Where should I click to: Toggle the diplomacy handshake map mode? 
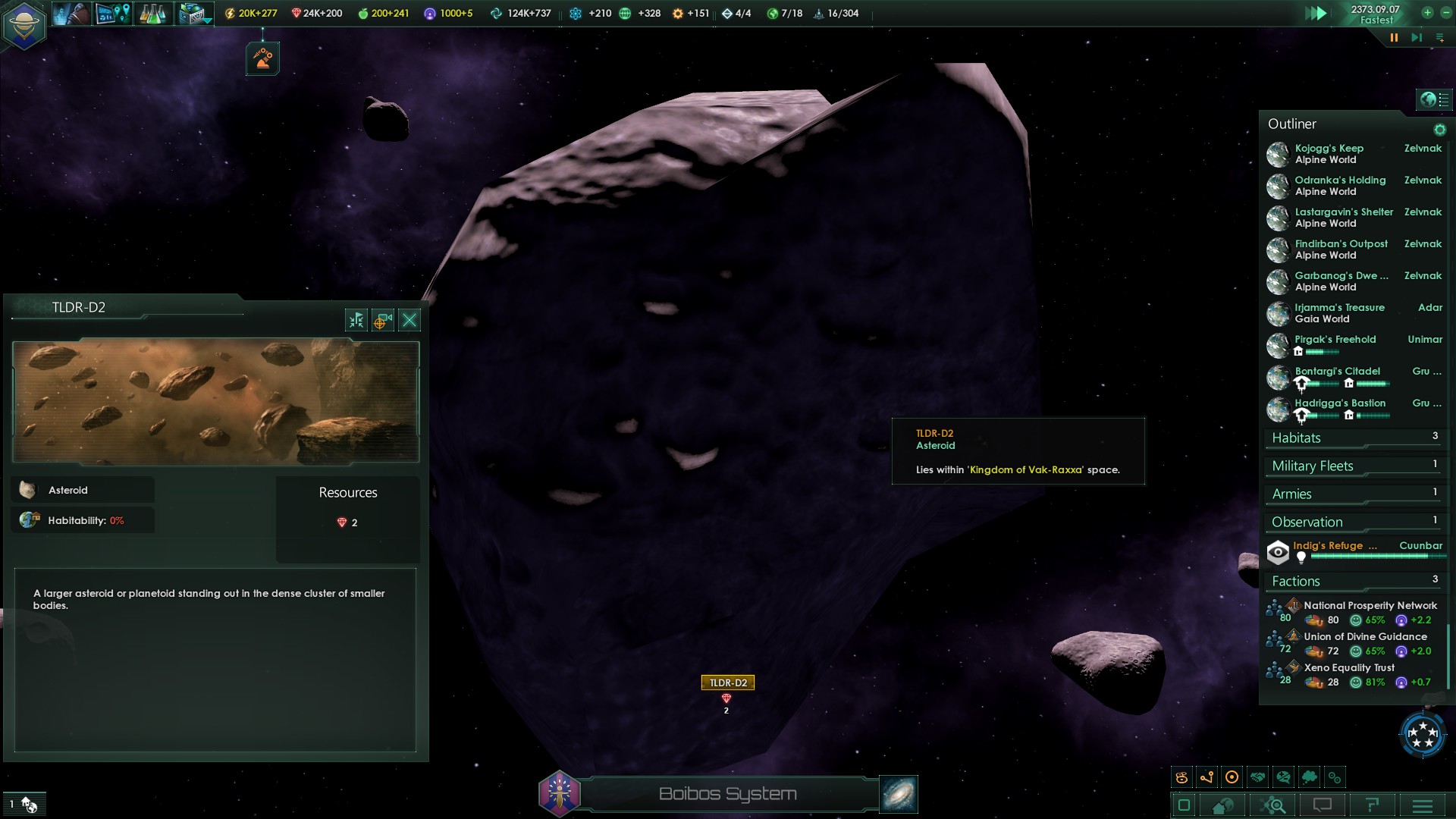1258,777
